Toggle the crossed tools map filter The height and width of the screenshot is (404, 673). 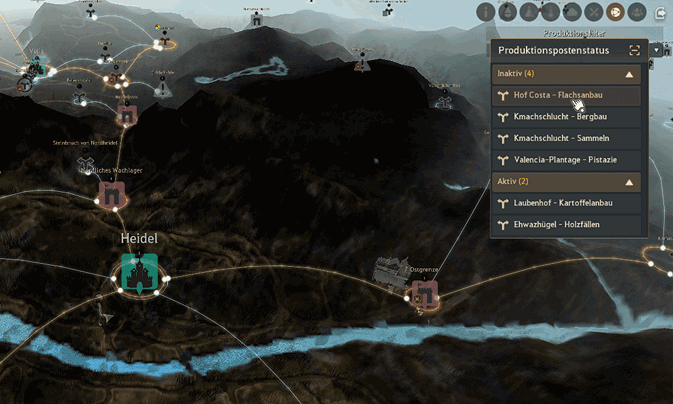pyautogui.click(x=594, y=13)
